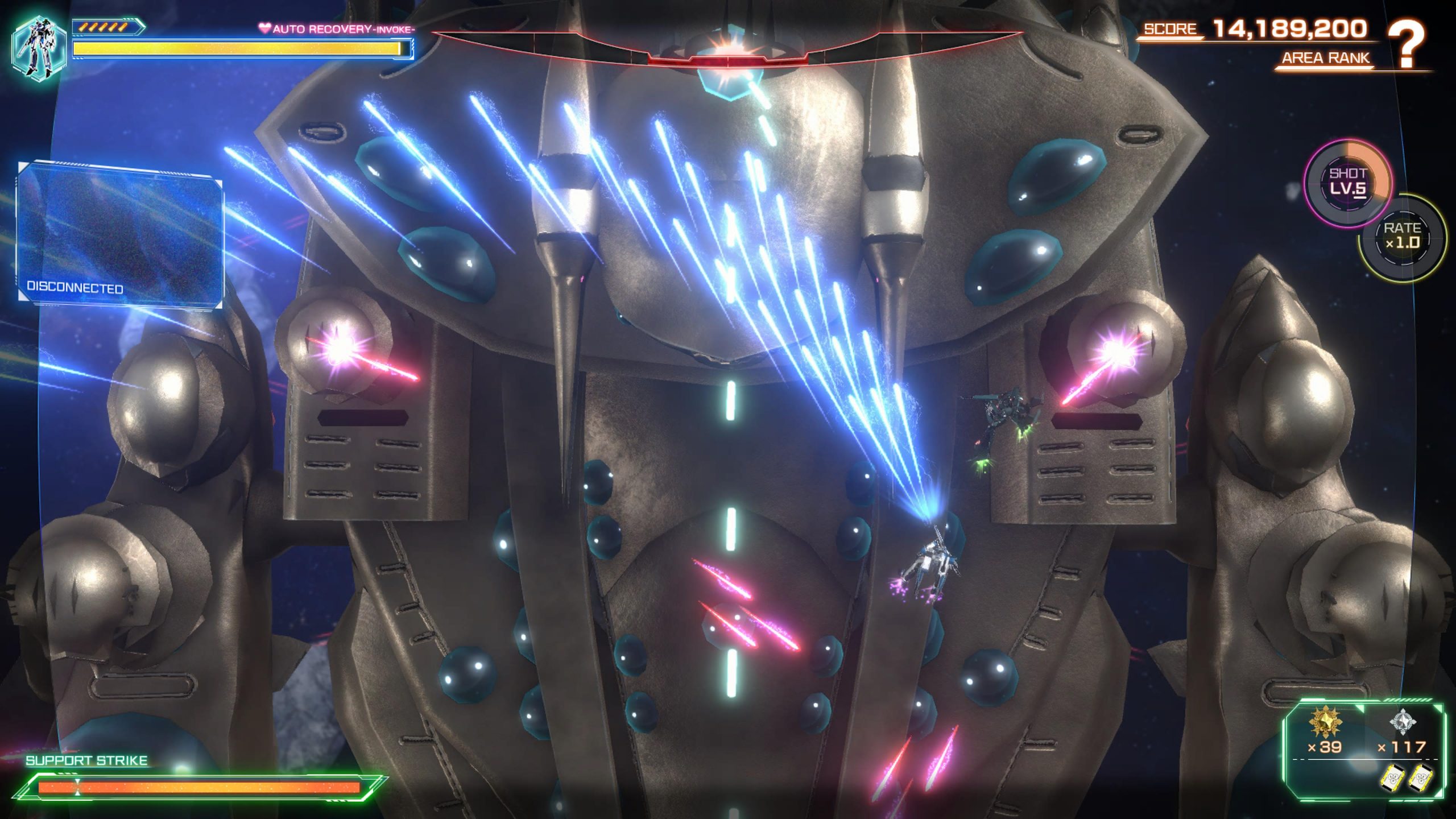Open the DISCONNECTED comm panel
The height and width of the screenshot is (819, 1456).
coord(120,234)
